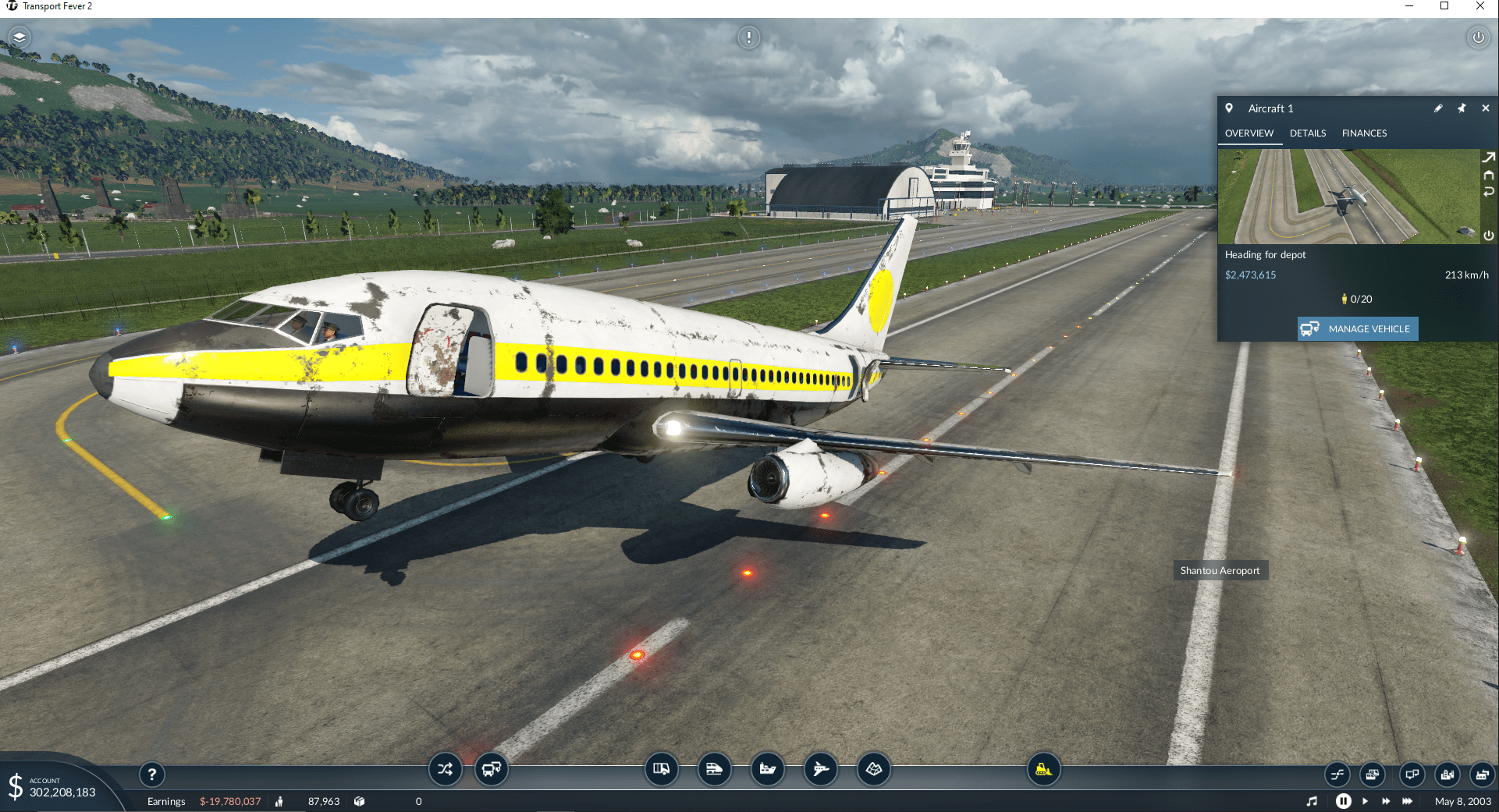
Task: Open the water construction menu
Action: tap(768, 770)
